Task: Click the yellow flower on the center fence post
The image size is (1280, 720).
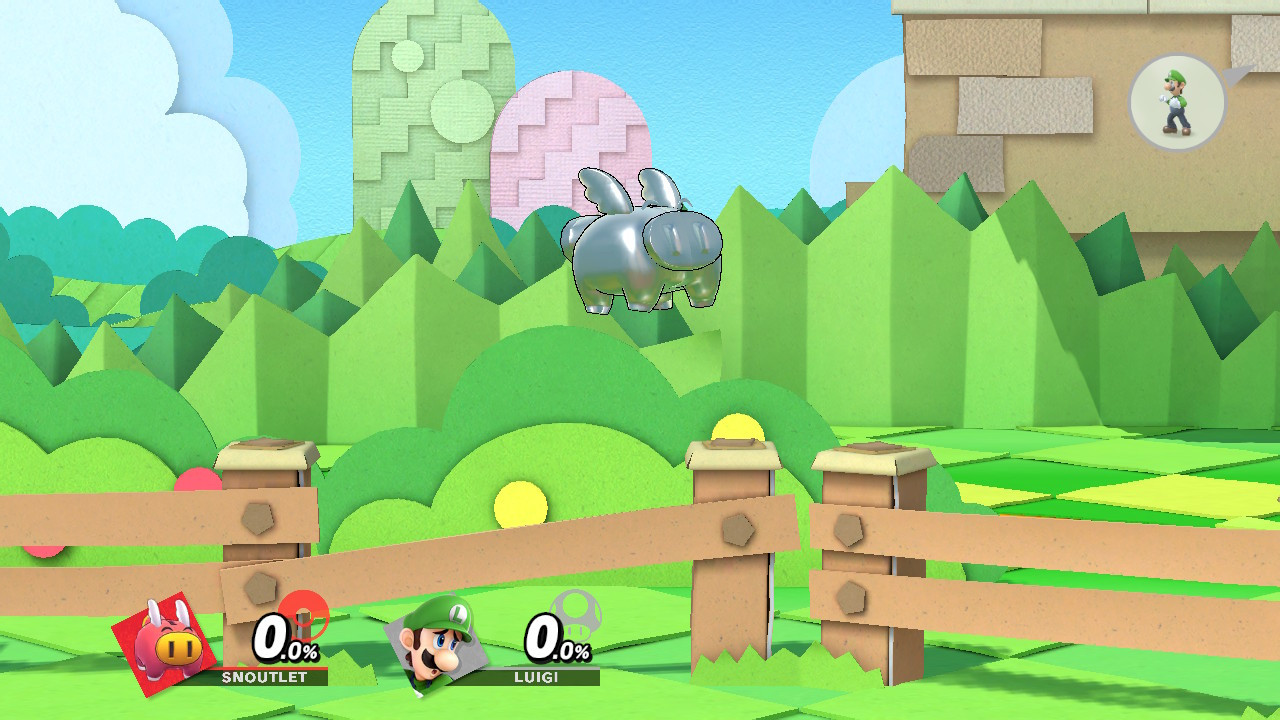Action: pos(737,426)
